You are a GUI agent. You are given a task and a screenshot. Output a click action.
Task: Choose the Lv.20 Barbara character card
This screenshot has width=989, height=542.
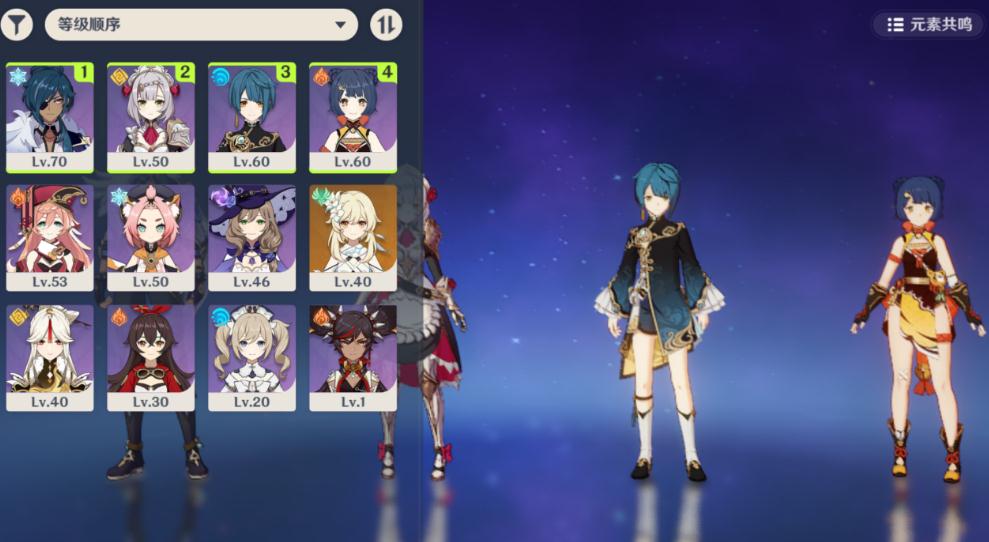[x=252, y=357]
